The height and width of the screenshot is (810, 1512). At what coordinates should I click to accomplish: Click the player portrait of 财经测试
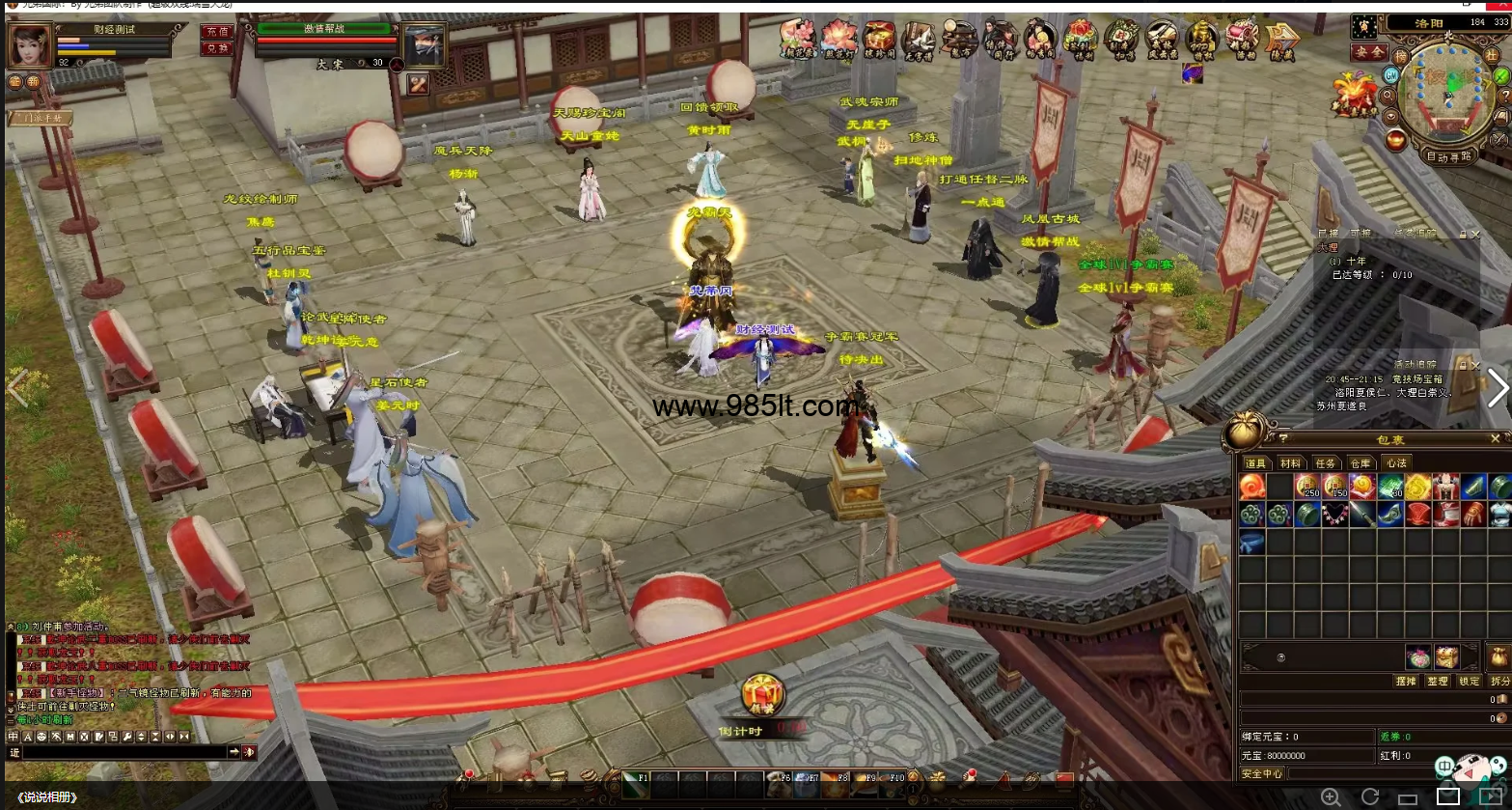pyautogui.click(x=30, y=45)
